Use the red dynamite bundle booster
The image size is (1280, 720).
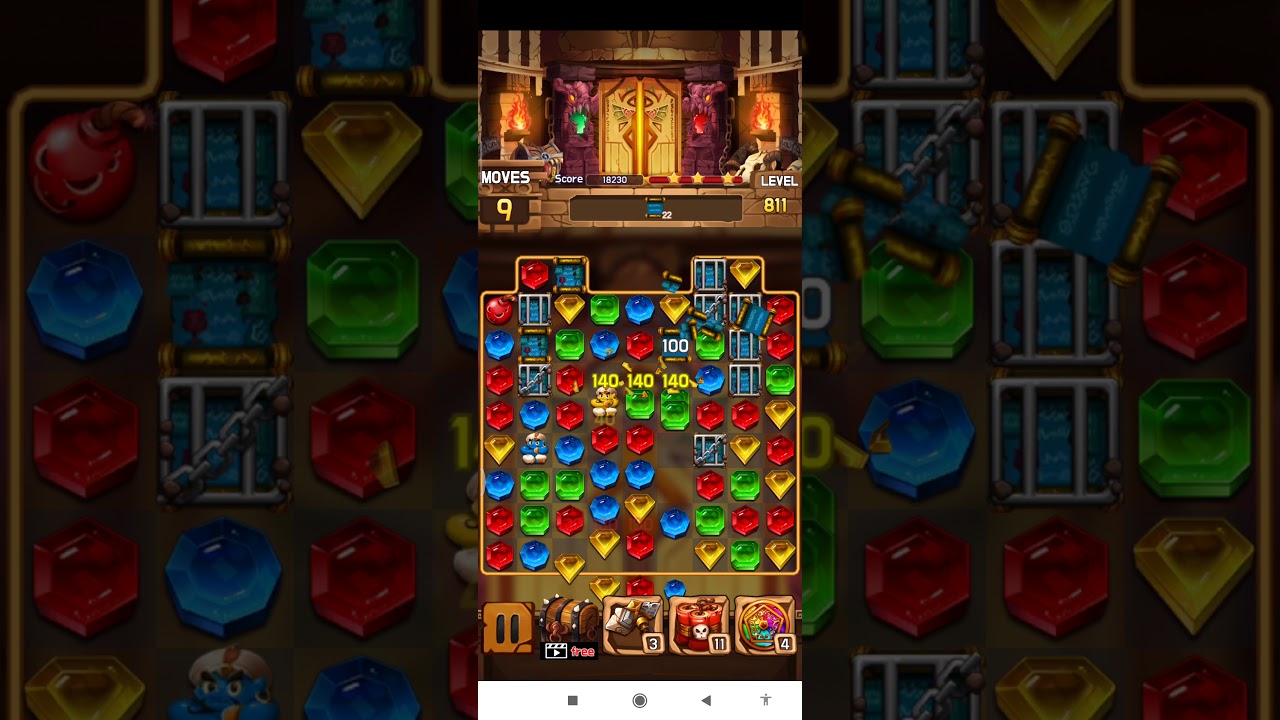click(x=699, y=626)
